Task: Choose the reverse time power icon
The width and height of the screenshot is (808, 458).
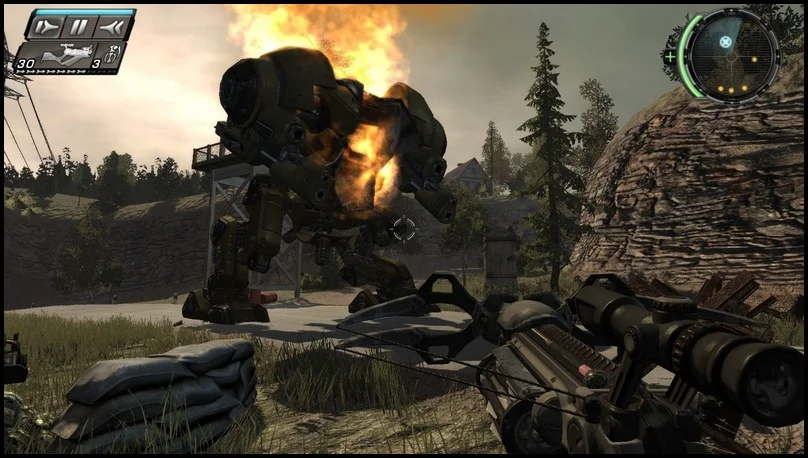Action: 113,27
